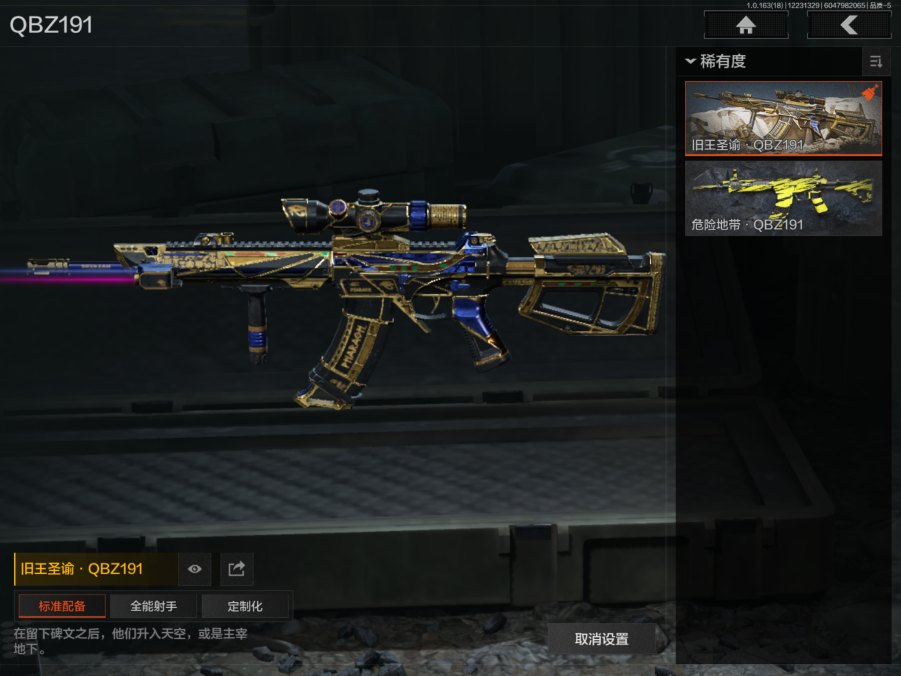Select the 旧王圣谕 QBZ191 skin thumbnail

click(783, 118)
